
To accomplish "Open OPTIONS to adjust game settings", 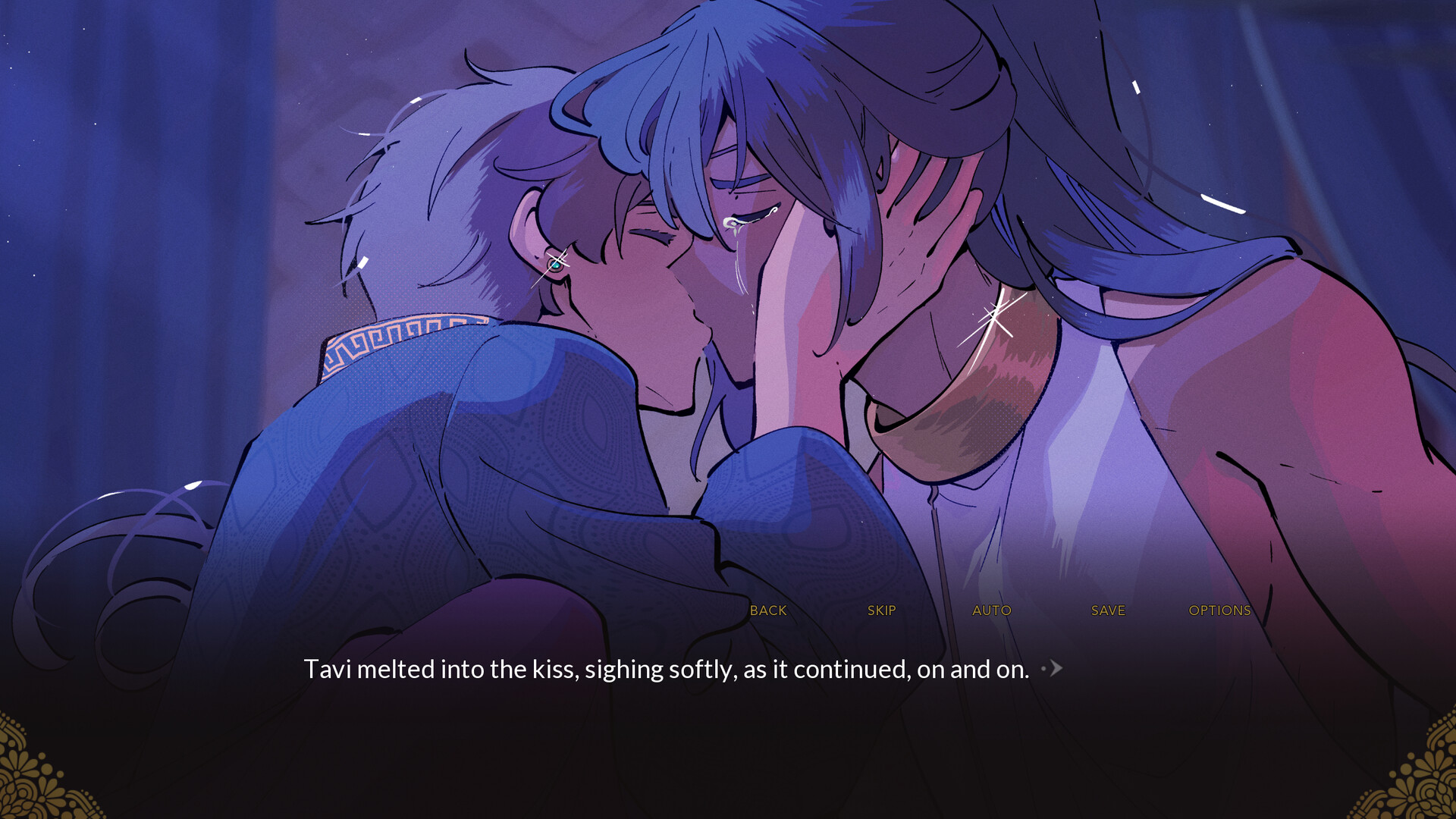I will pos(1219,610).
